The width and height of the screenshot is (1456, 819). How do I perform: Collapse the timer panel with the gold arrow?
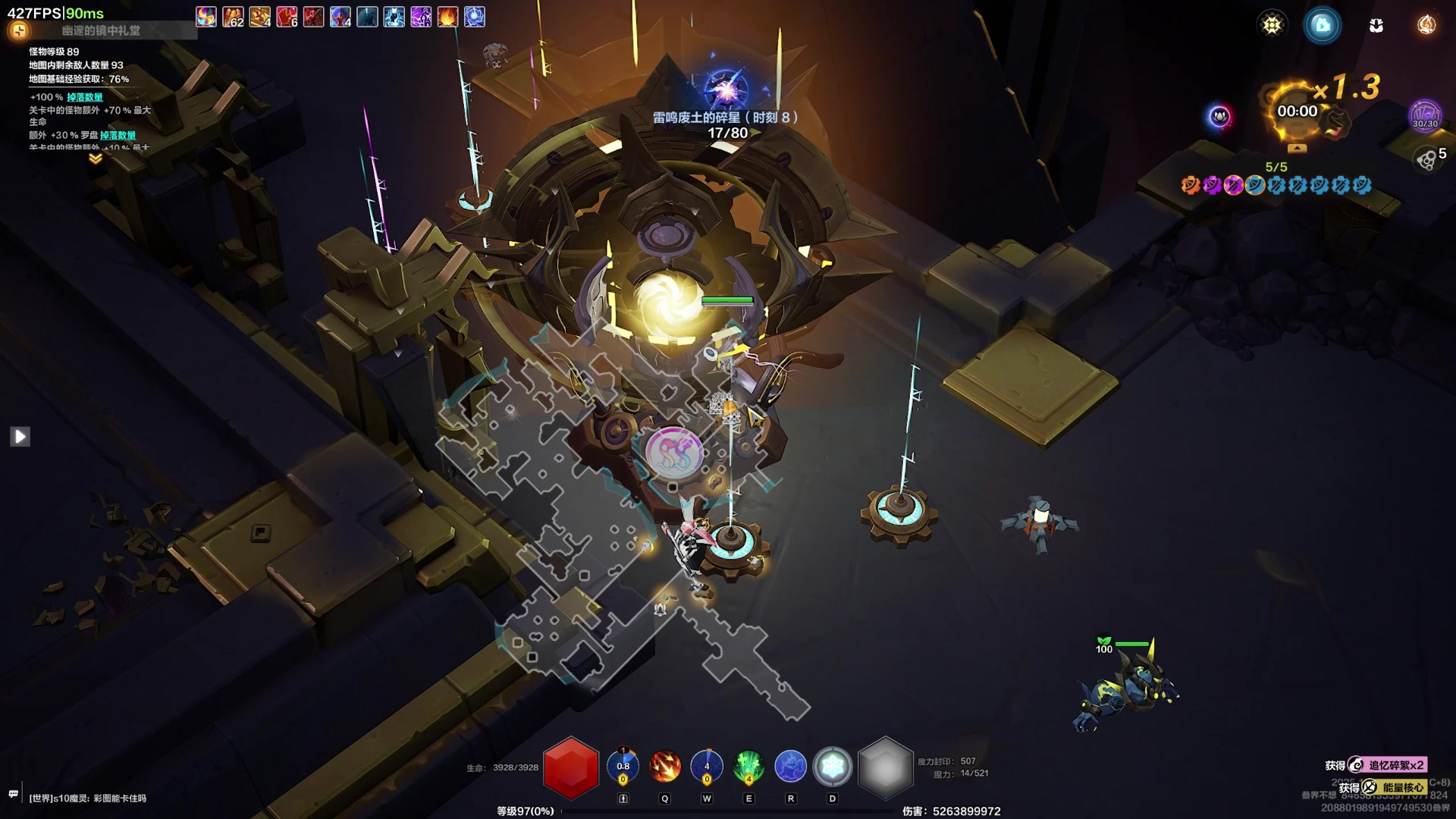(x=1297, y=147)
